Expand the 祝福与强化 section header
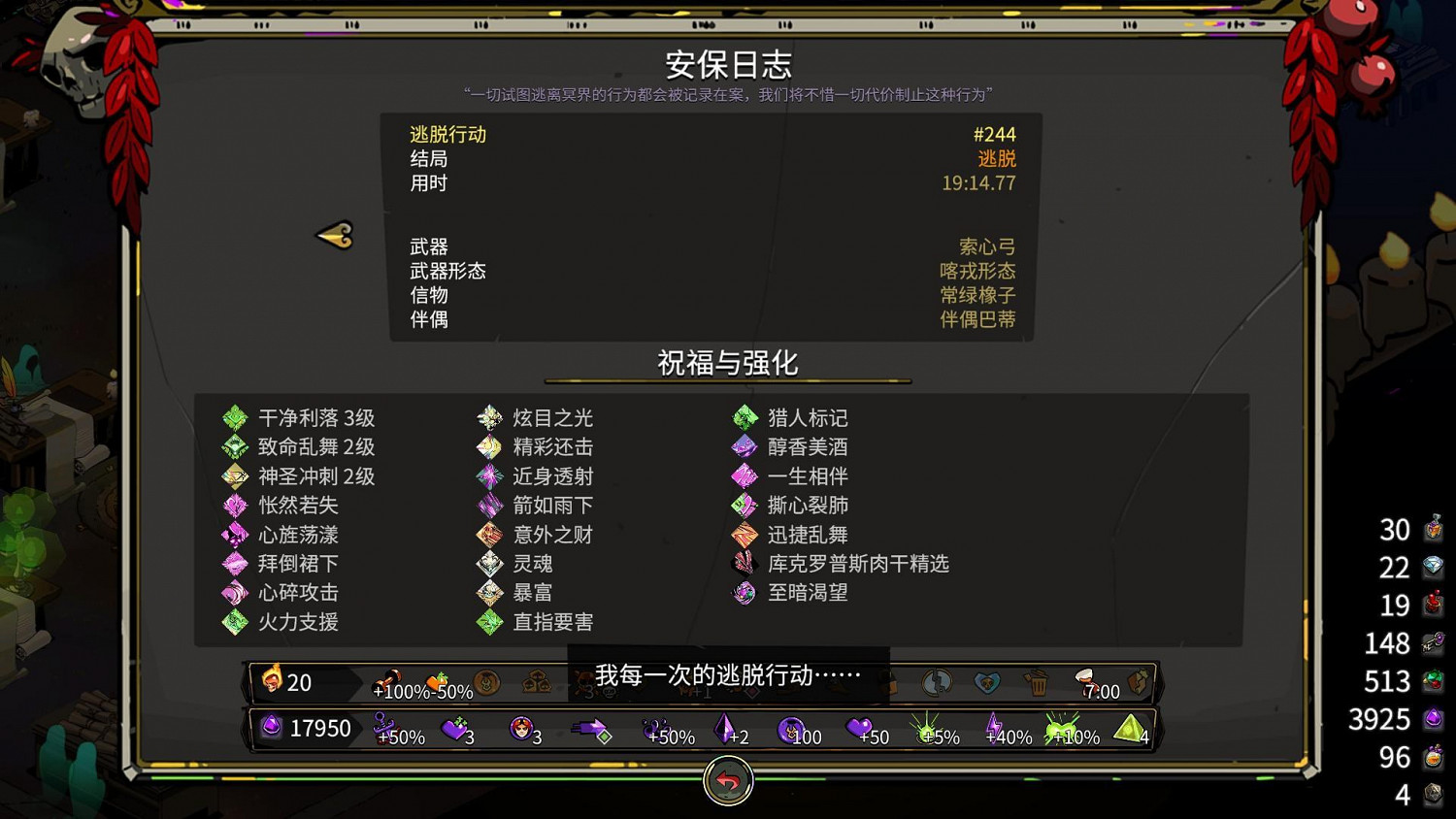 click(x=727, y=364)
